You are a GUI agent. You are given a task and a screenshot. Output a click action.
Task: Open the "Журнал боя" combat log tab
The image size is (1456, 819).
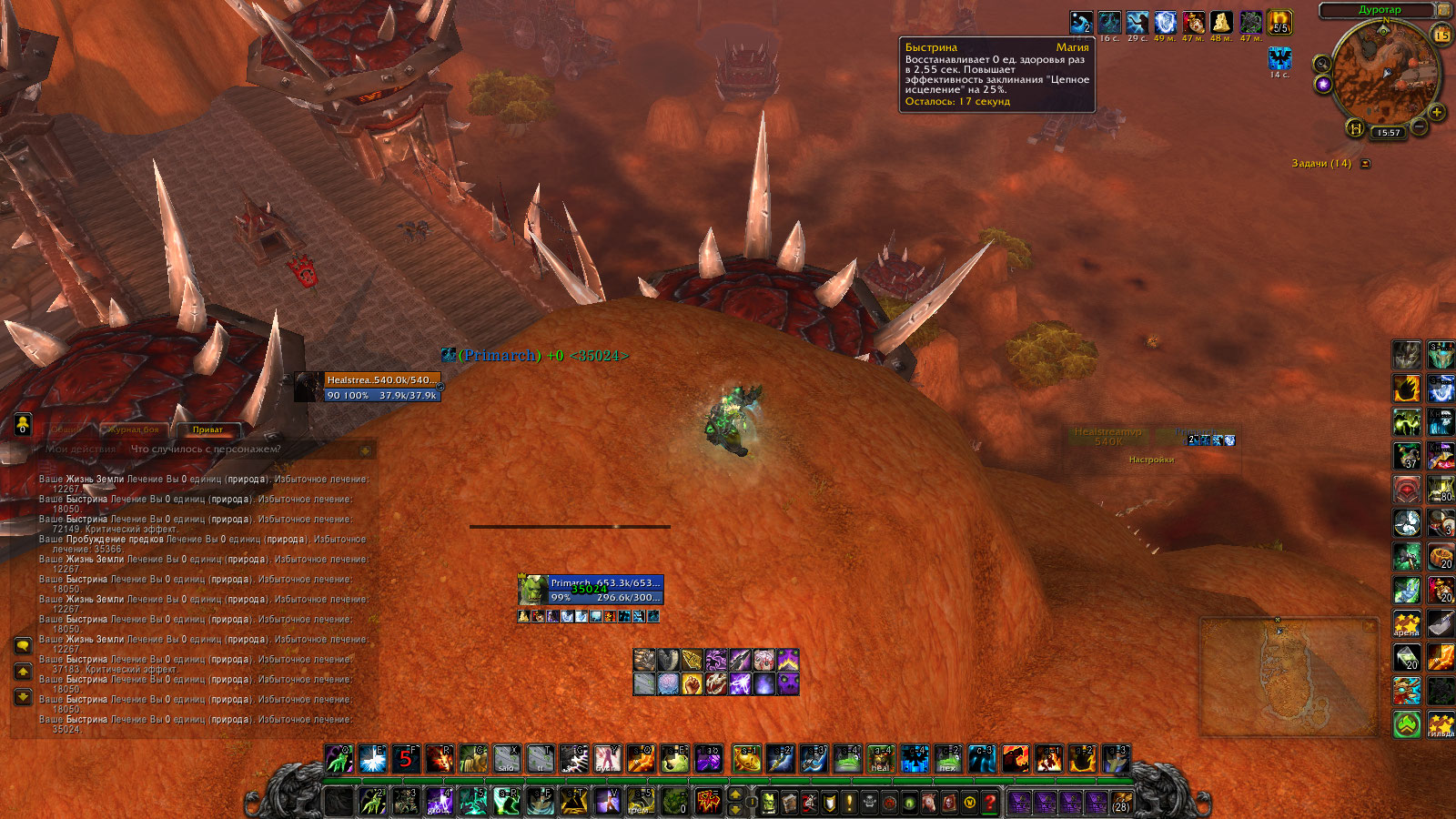134,430
